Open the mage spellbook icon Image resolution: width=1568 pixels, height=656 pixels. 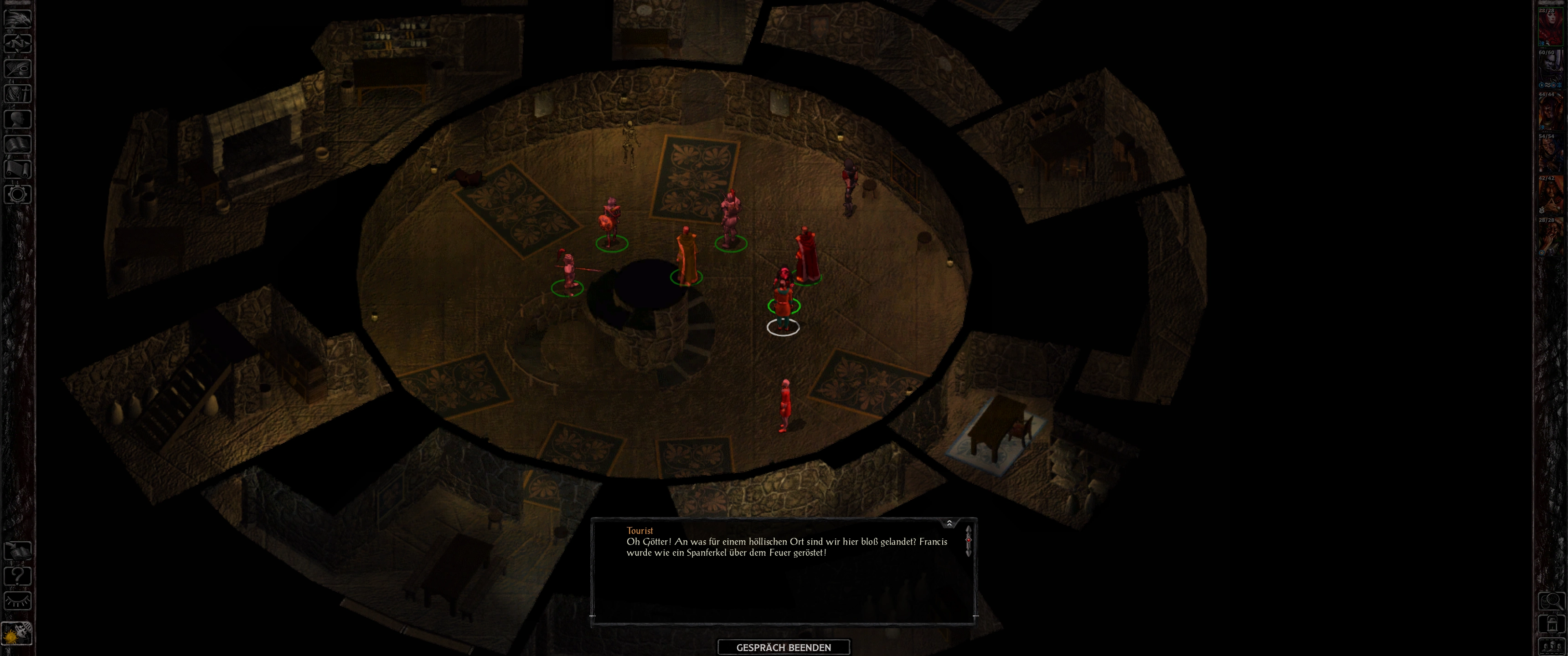(18, 144)
